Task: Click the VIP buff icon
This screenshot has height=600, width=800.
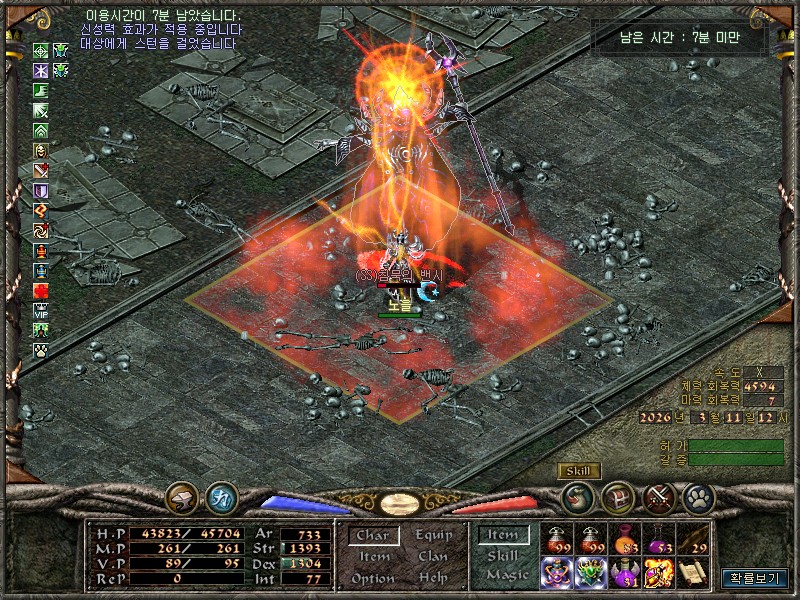Action: (x=41, y=311)
